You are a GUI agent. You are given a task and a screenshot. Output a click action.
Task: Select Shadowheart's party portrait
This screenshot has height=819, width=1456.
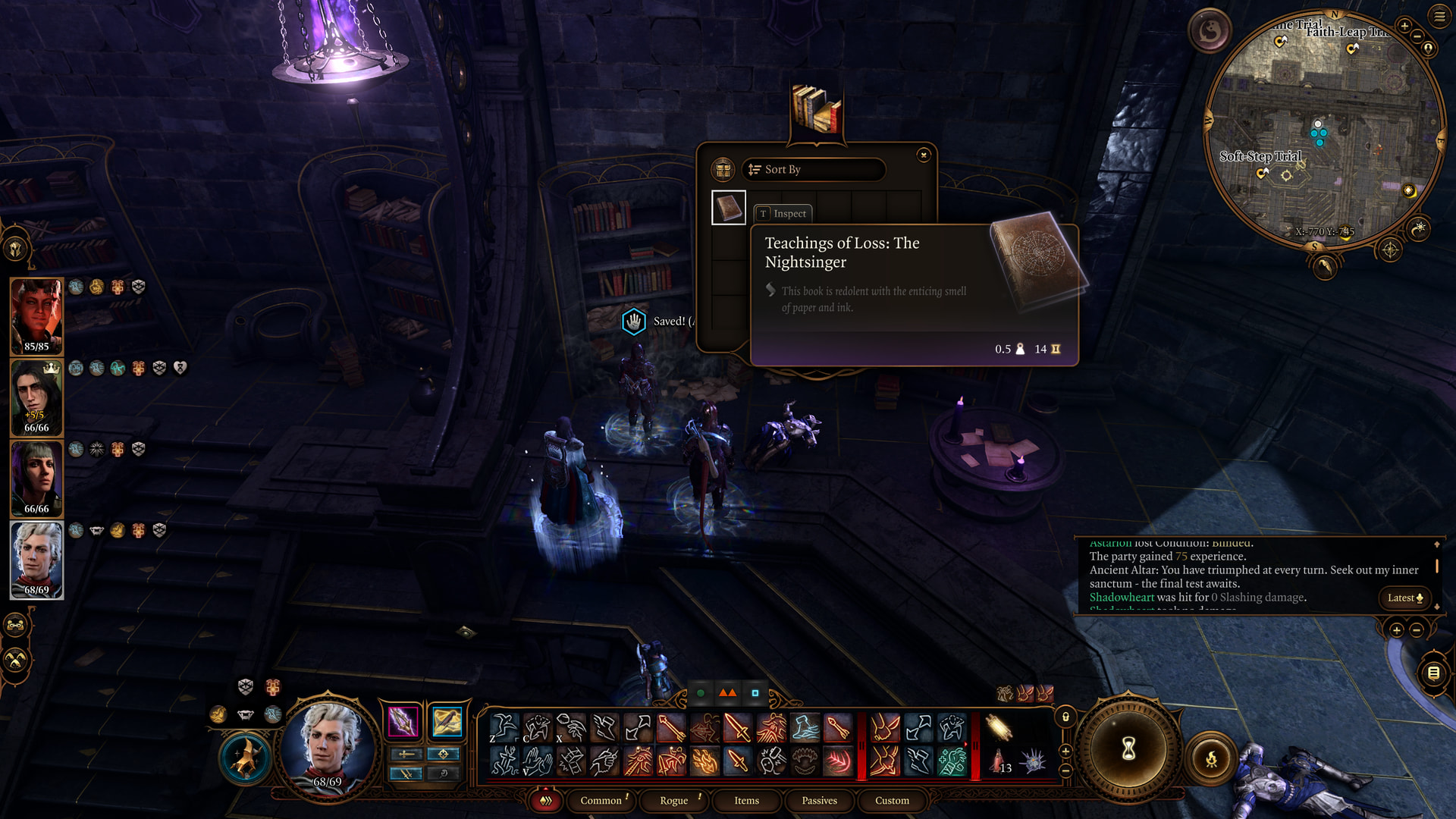(x=36, y=479)
